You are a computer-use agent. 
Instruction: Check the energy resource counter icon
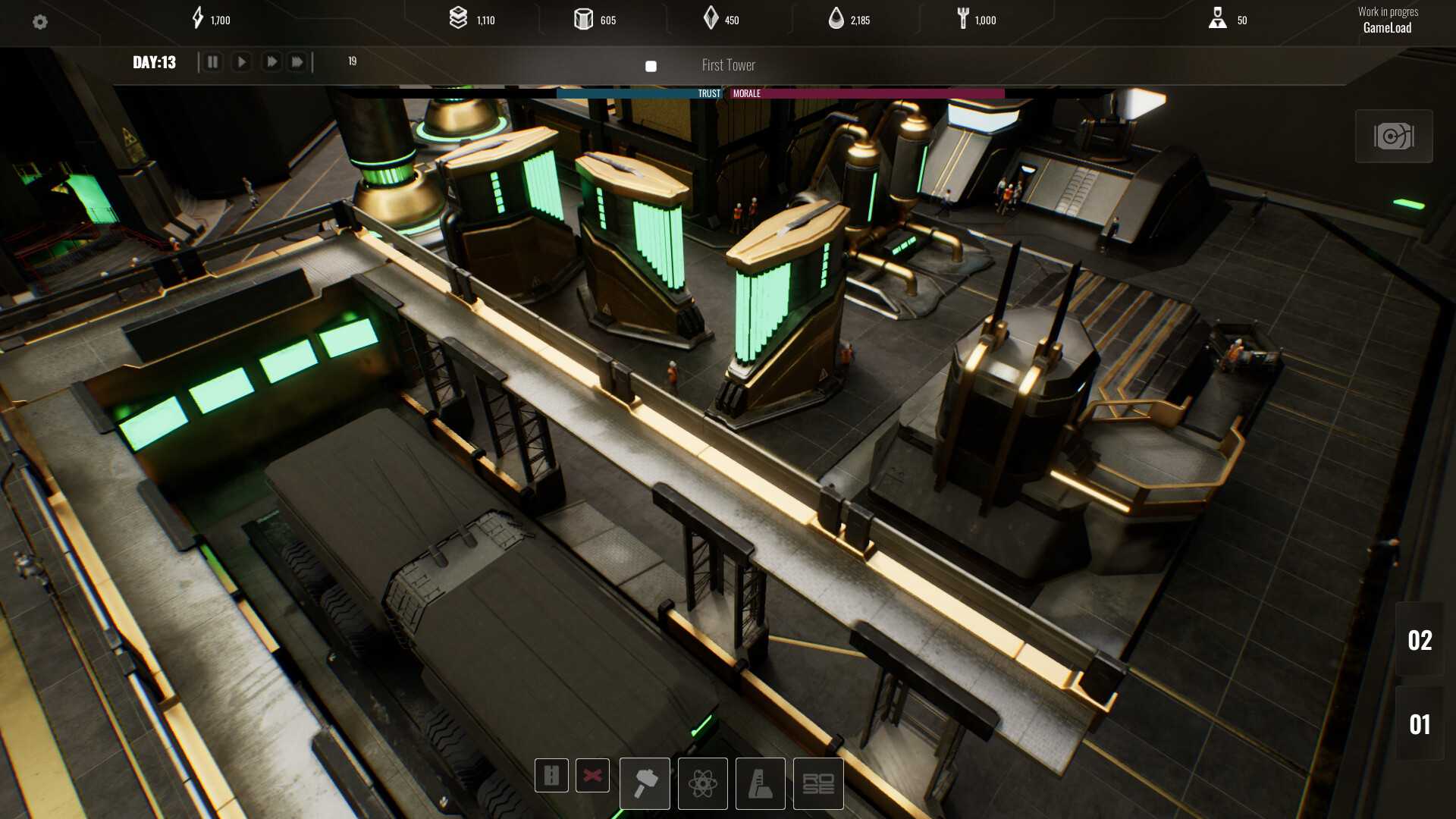[x=199, y=19]
